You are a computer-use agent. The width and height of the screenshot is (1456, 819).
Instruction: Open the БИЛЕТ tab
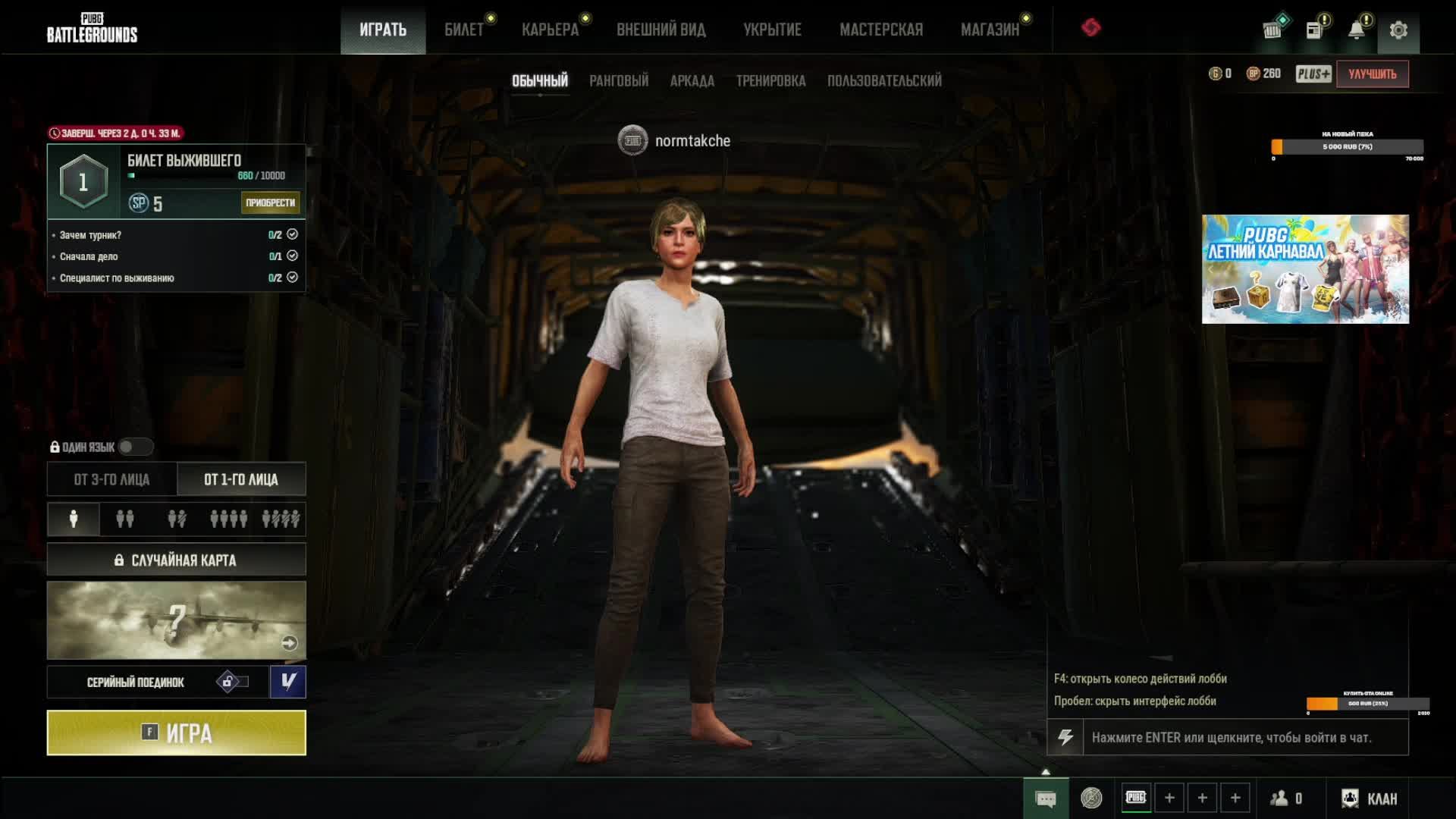463,30
